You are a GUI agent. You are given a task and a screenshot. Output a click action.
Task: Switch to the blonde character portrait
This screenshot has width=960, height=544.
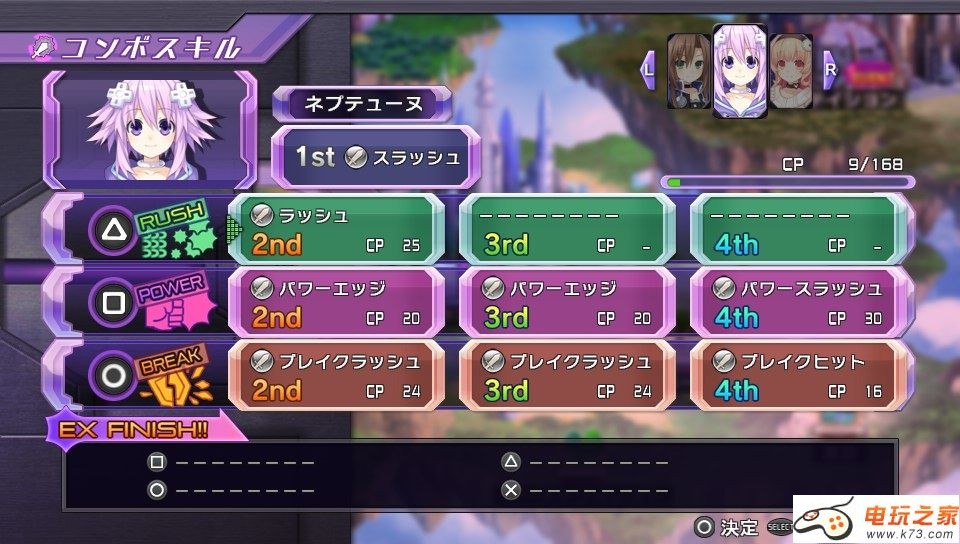[791, 71]
